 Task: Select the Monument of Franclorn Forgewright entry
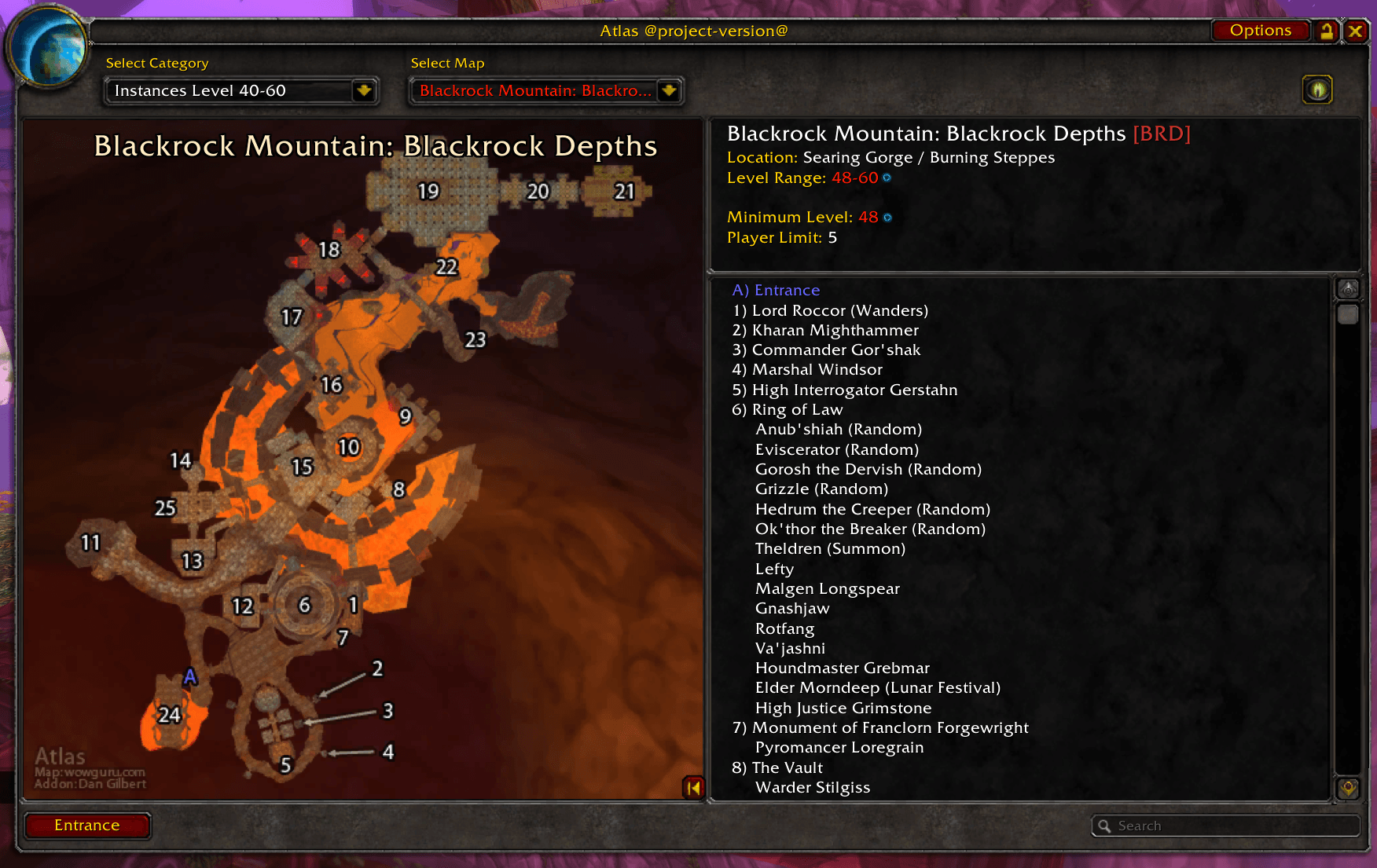click(x=880, y=727)
